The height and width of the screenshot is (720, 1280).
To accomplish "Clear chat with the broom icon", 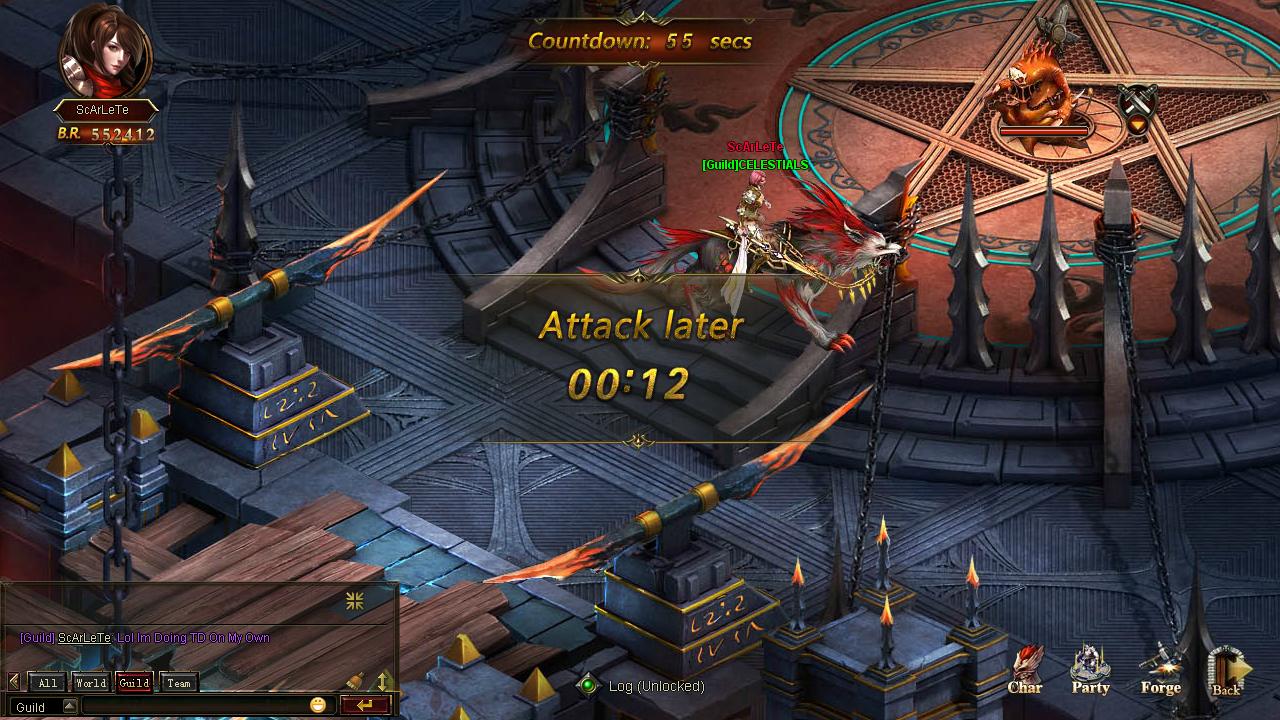I will tap(355, 682).
